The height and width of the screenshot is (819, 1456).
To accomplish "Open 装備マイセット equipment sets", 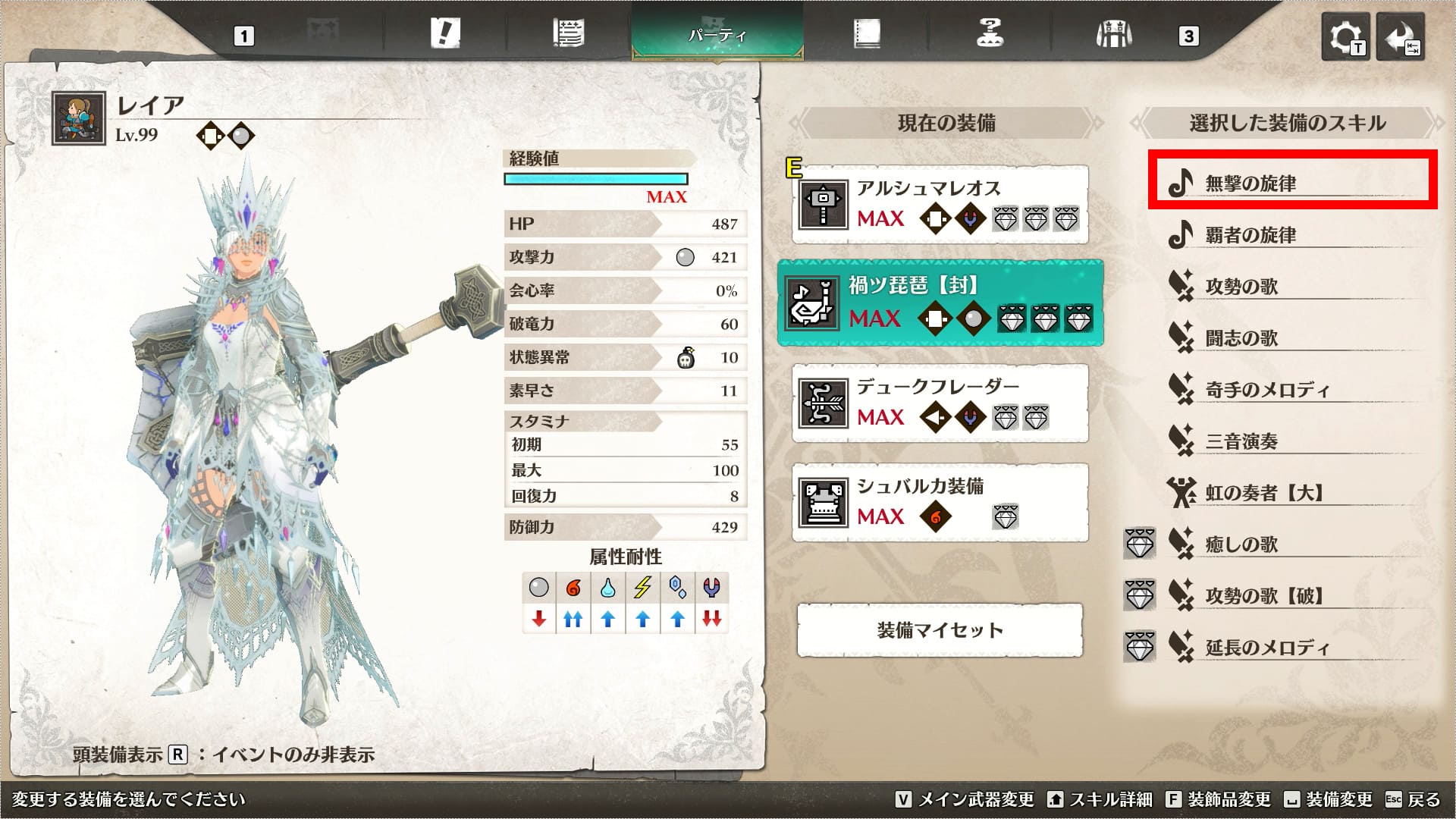I will (x=940, y=630).
